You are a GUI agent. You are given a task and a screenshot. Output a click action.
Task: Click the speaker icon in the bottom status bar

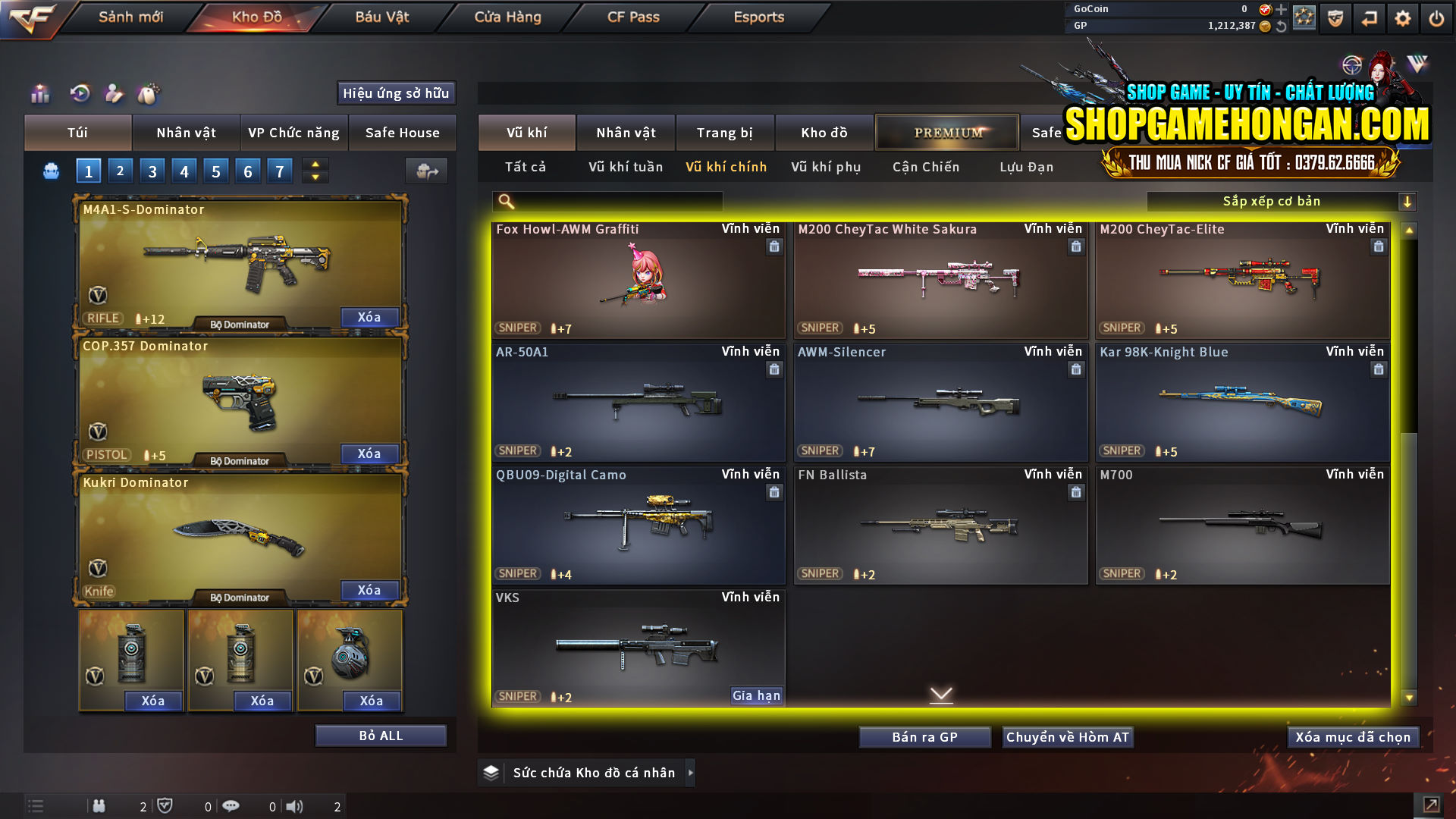[x=296, y=806]
